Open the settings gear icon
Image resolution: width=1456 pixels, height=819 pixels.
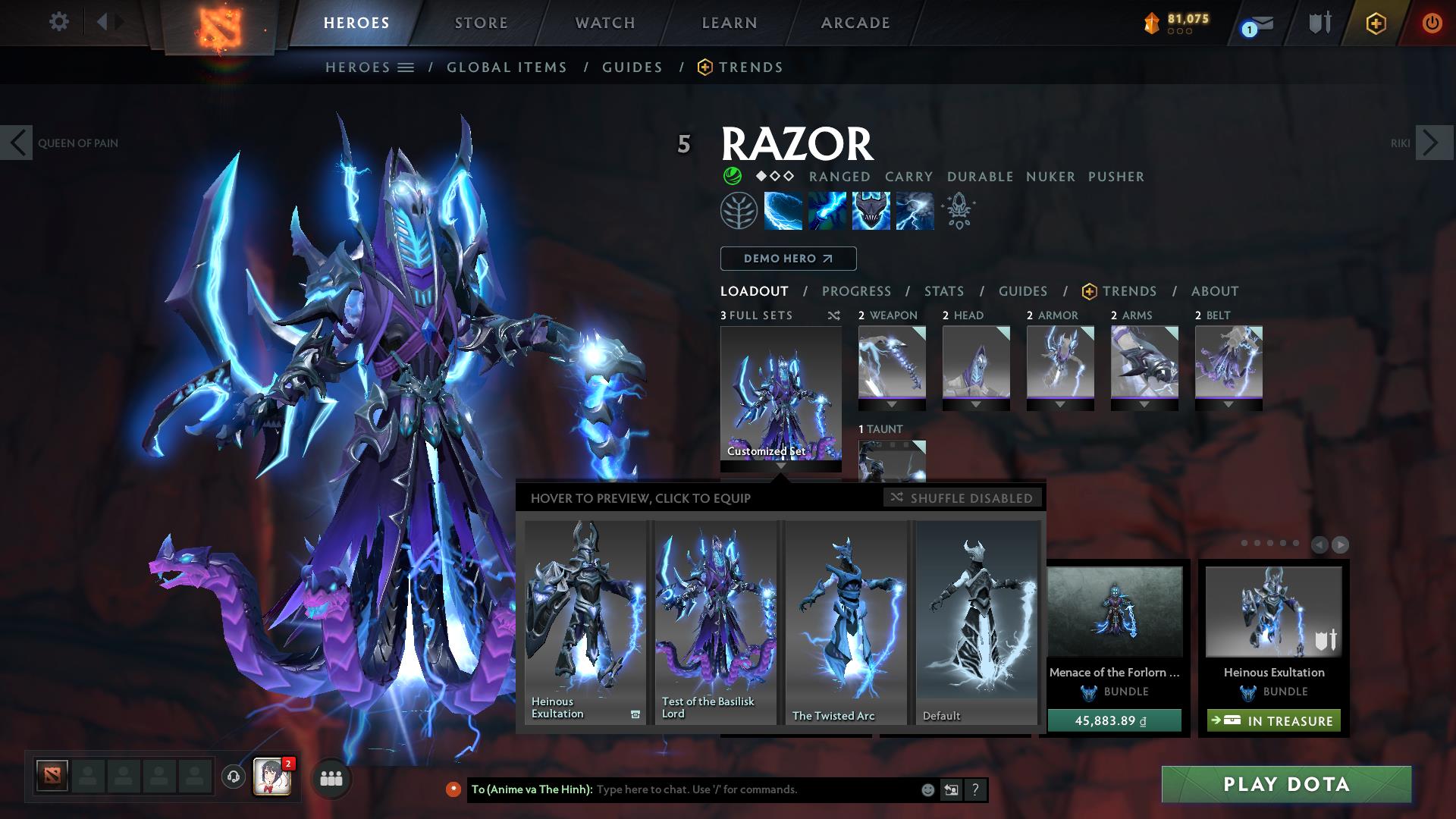pyautogui.click(x=58, y=22)
